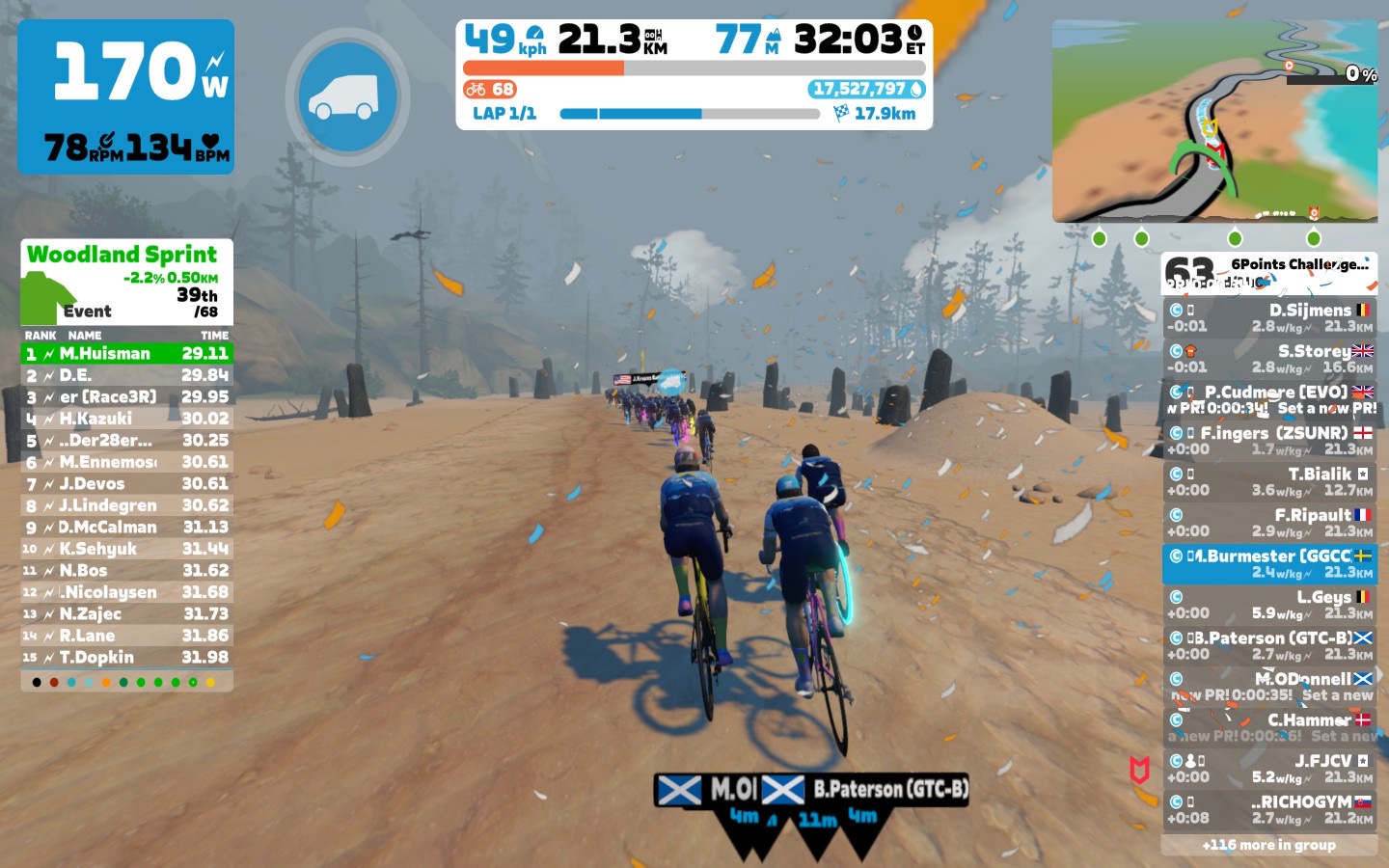Select H.Kazuki on the sprint leaderboard
The image size is (1389, 868).
coord(126,419)
